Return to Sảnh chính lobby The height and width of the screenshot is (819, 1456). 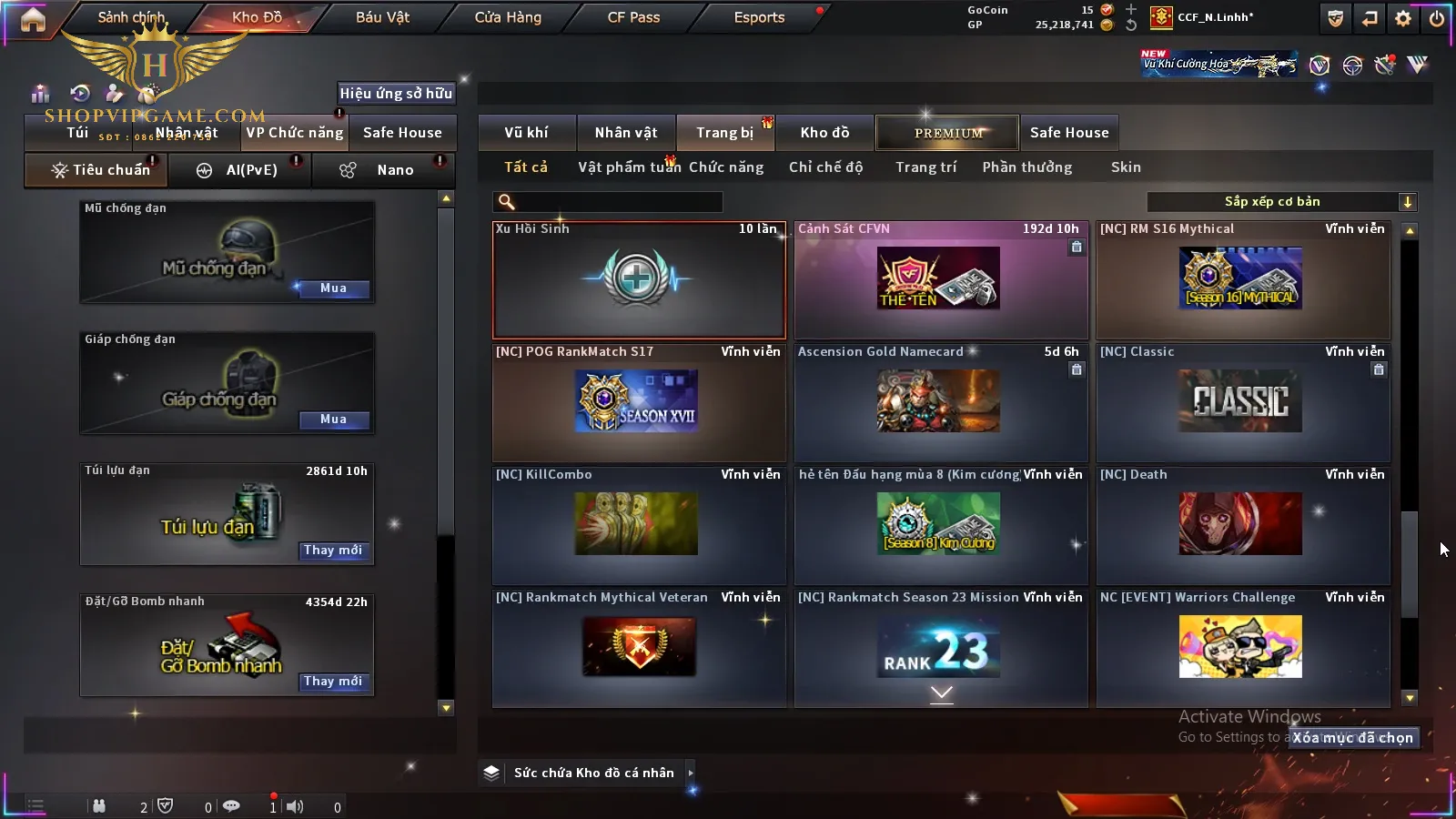[131, 17]
